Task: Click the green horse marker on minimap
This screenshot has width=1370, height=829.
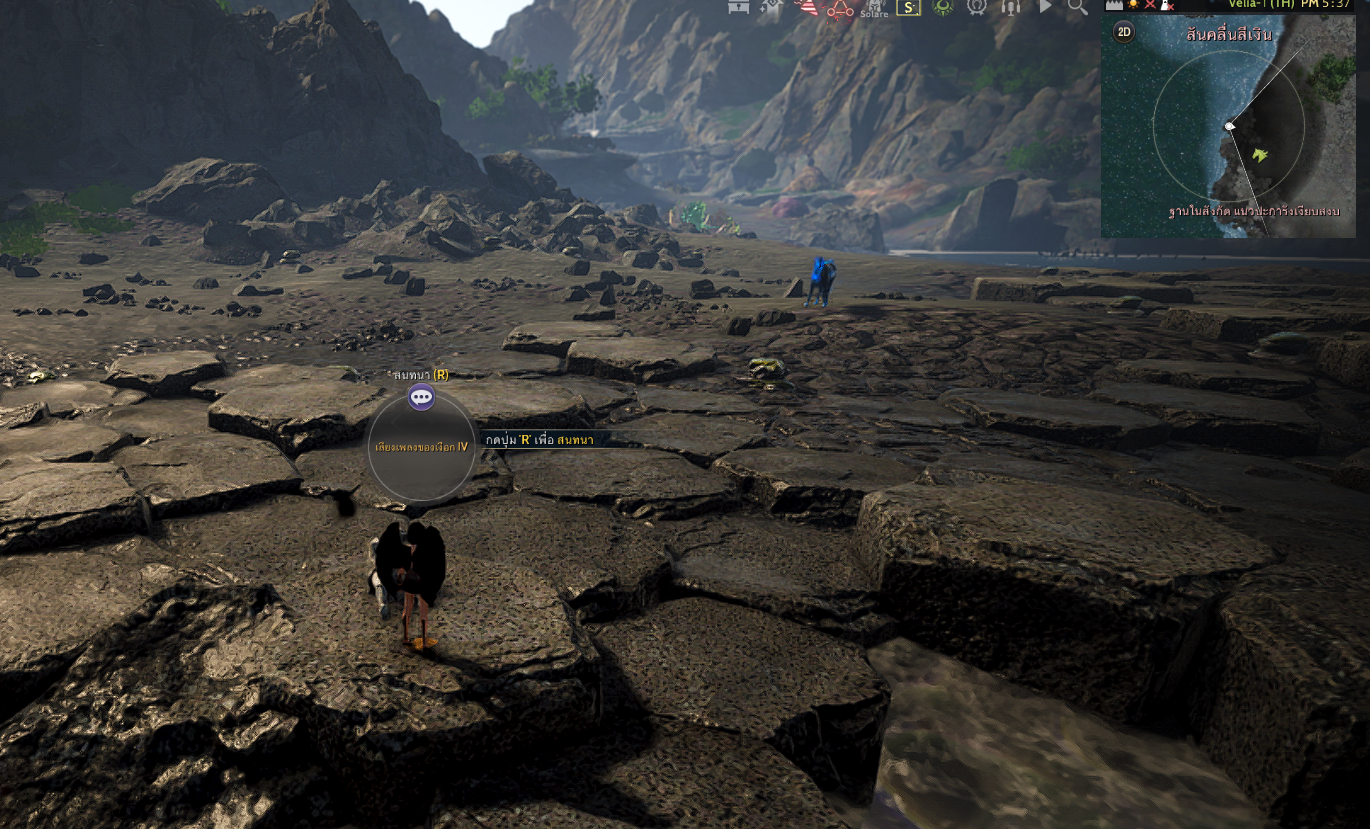Action: pos(1260,154)
